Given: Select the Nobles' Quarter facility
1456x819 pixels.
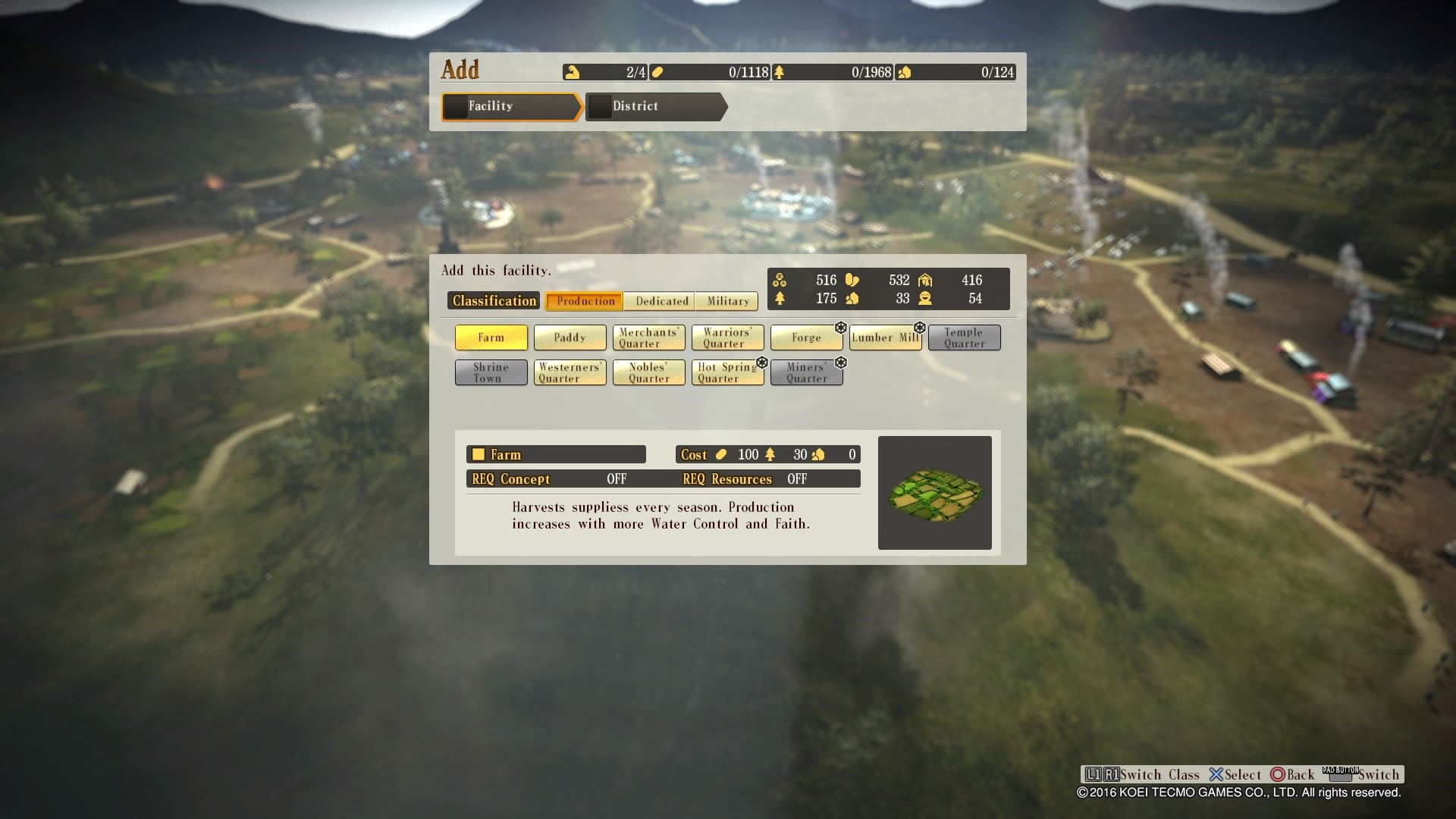Looking at the screenshot, I should click(648, 372).
